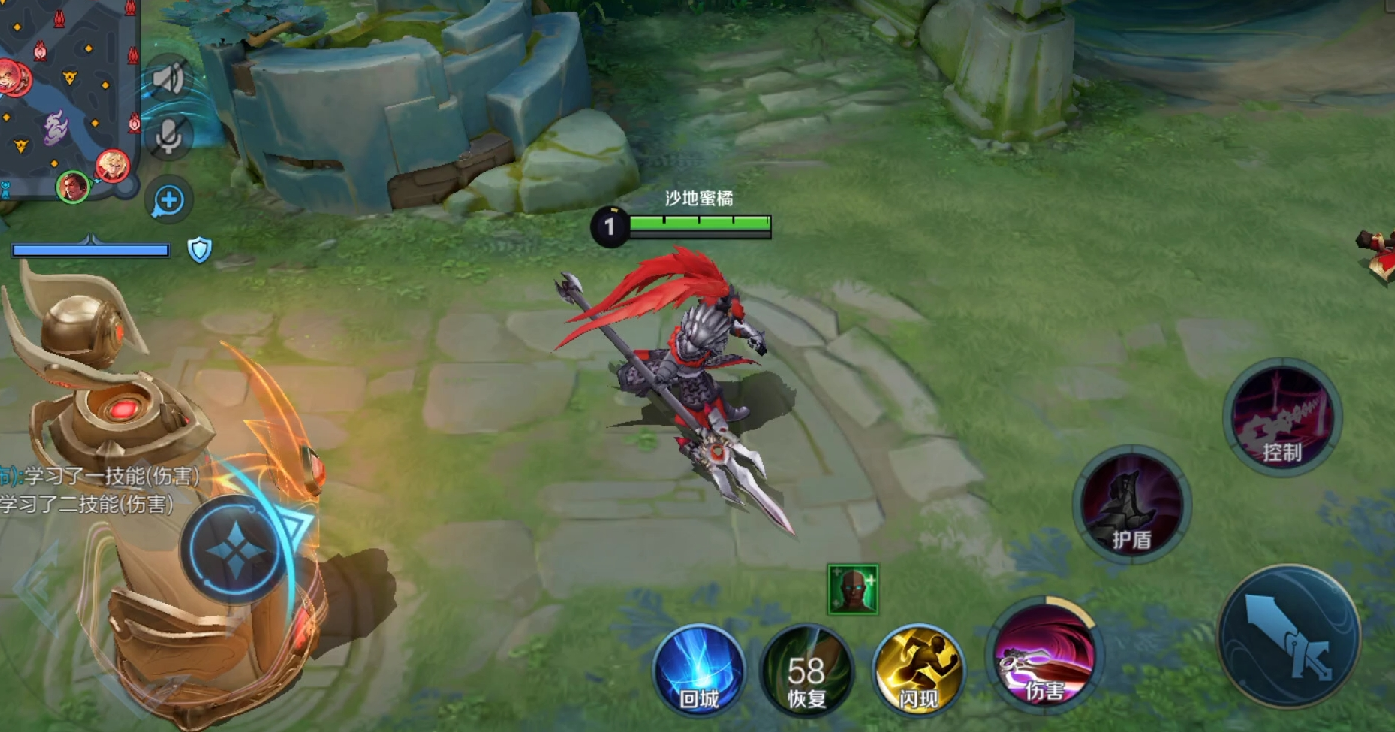Use the 控制 control skill
1395x732 pixels.
point(1282,417)
